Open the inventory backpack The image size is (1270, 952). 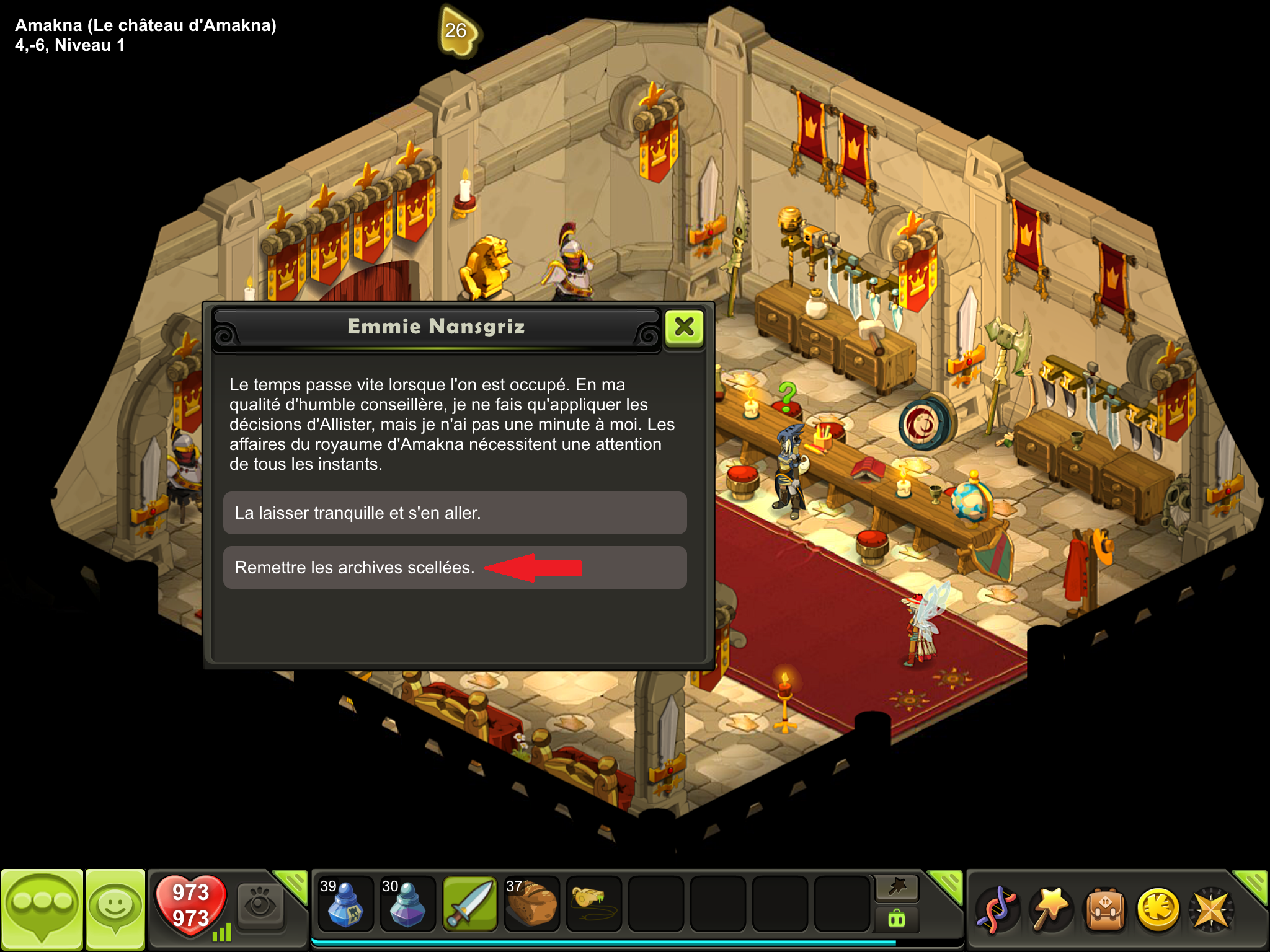click(1104, 910)
